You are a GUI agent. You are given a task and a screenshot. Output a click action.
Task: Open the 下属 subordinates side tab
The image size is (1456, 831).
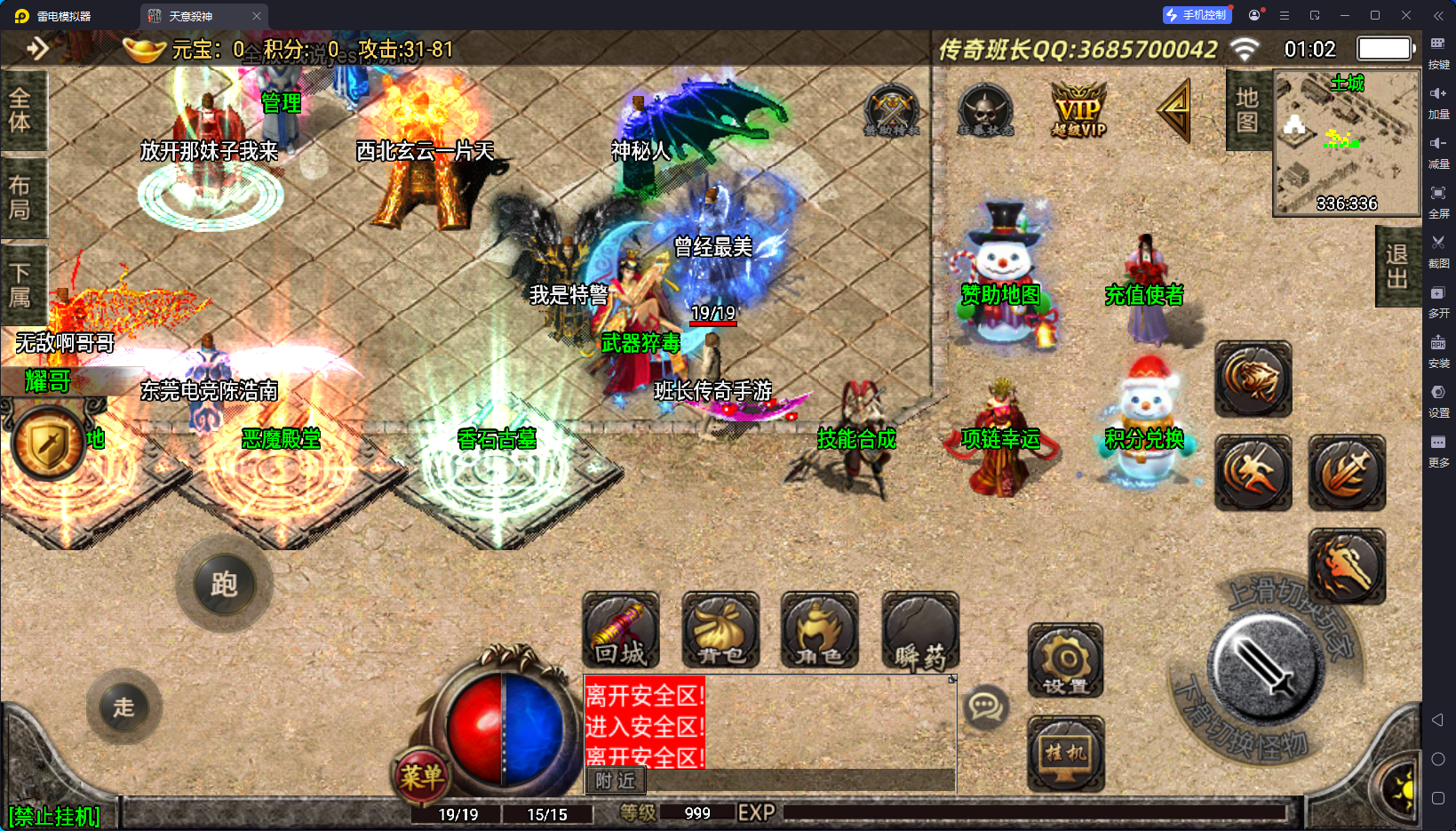click(x=20, y=284)
